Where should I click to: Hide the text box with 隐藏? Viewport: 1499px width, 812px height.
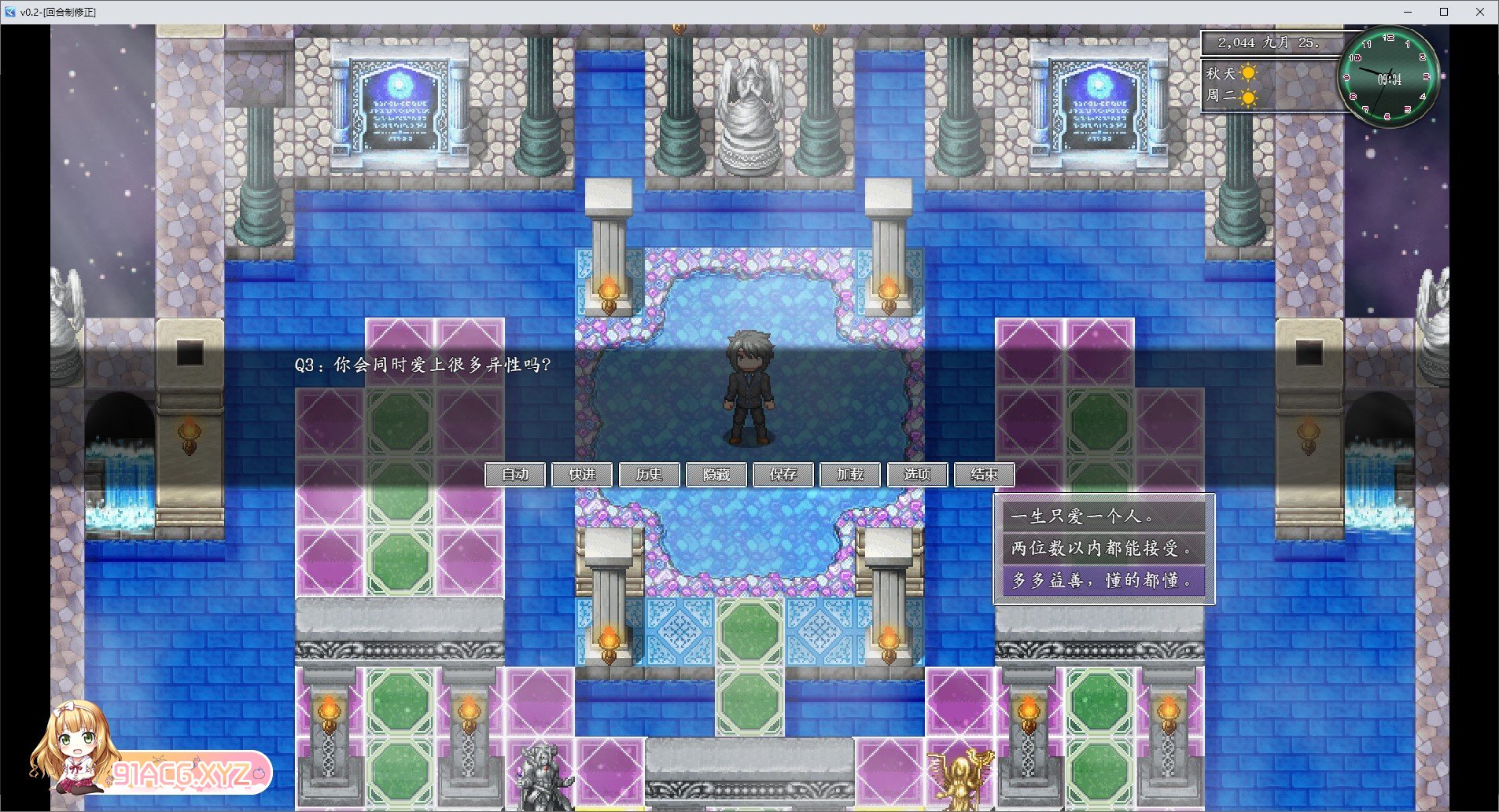pos(716,475)
